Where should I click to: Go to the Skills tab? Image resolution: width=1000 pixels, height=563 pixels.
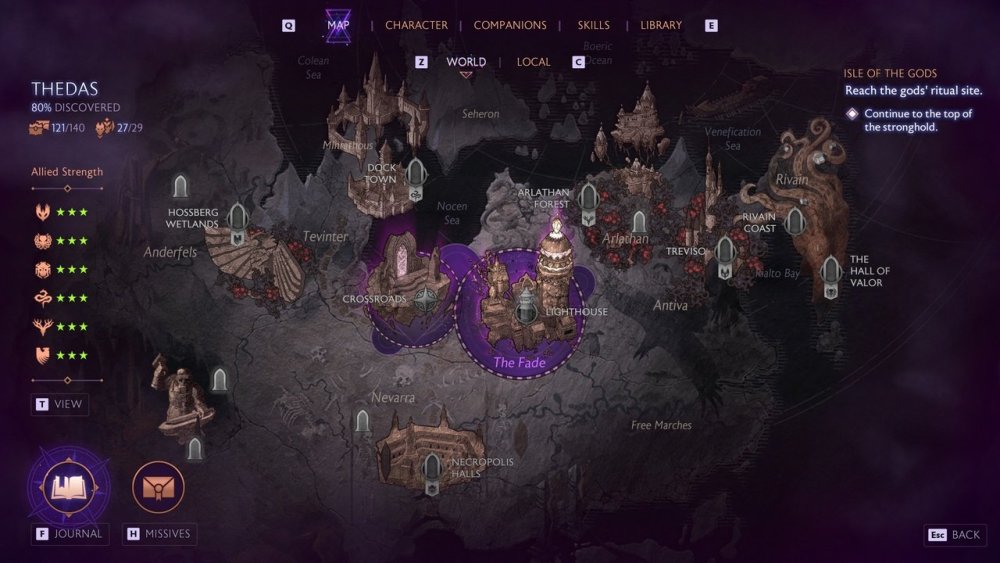coord(593,25)
